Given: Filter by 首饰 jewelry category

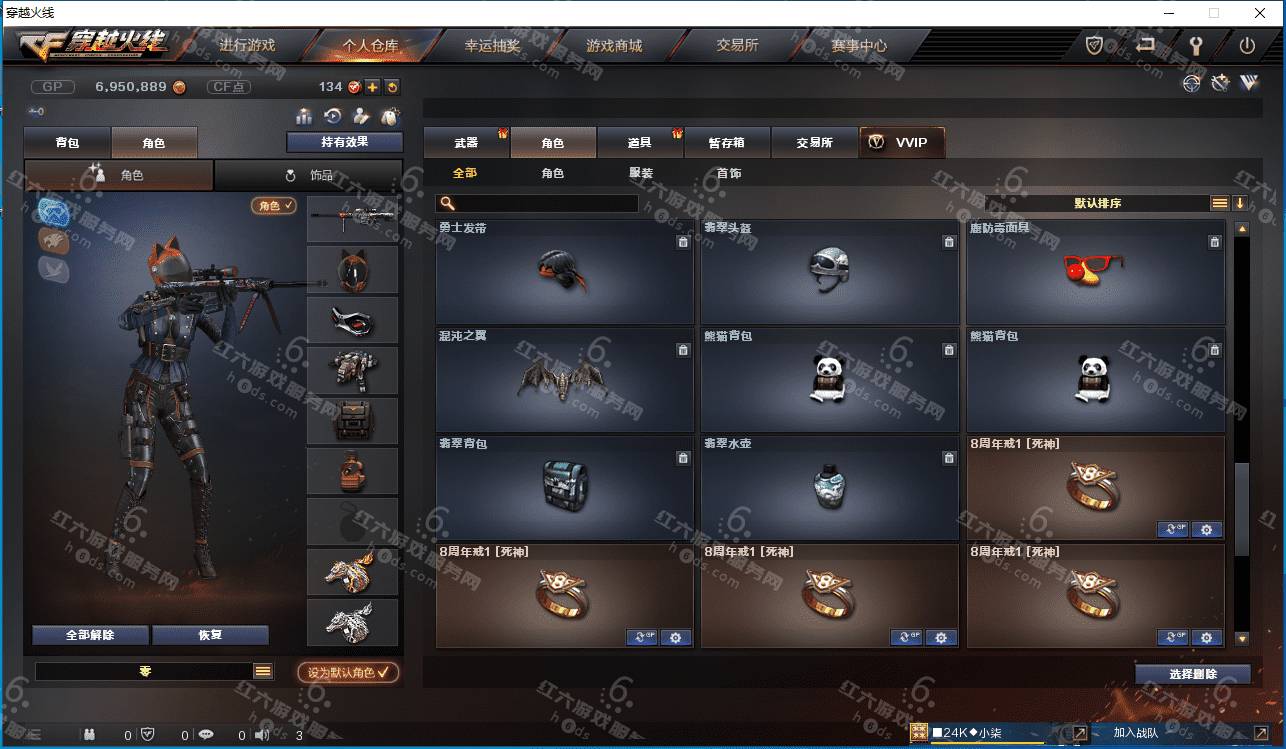Looking at the screenshot, I should (x=729, y=173).
